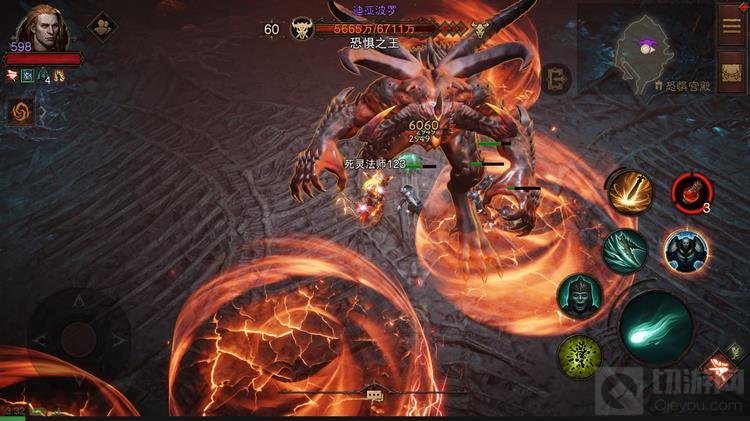Fire the primary teal soulfire attack
Viewport: 750px width, 421px height.
[x=655, y=326]
